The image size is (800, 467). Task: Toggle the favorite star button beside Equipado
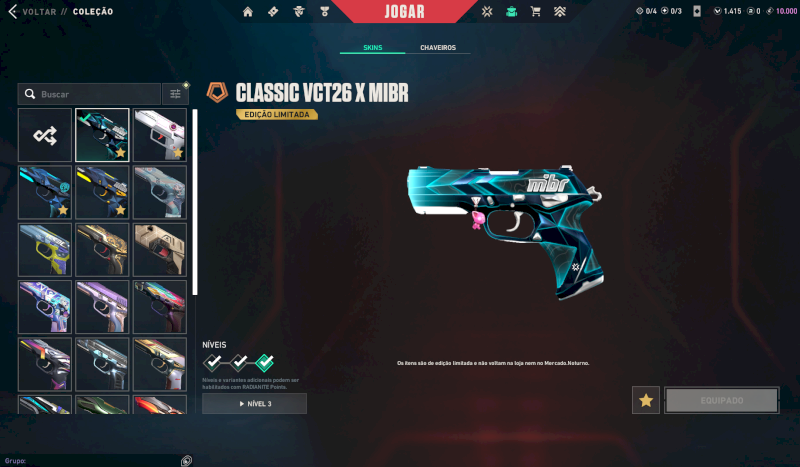pos(646,400)
